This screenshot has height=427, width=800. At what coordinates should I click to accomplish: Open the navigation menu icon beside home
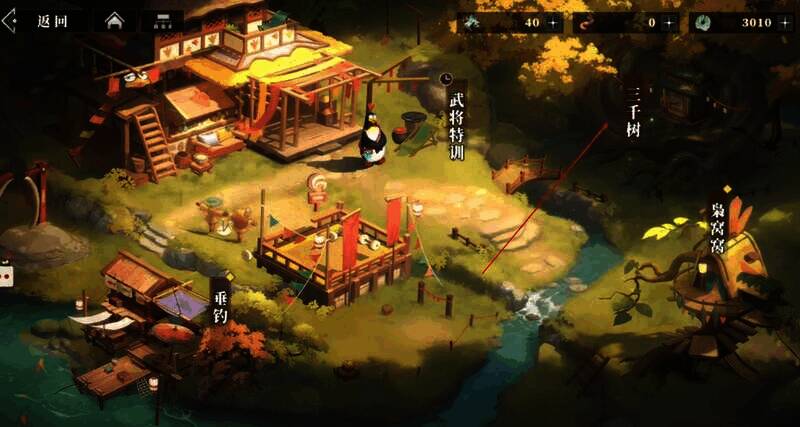tap(161, 21)
